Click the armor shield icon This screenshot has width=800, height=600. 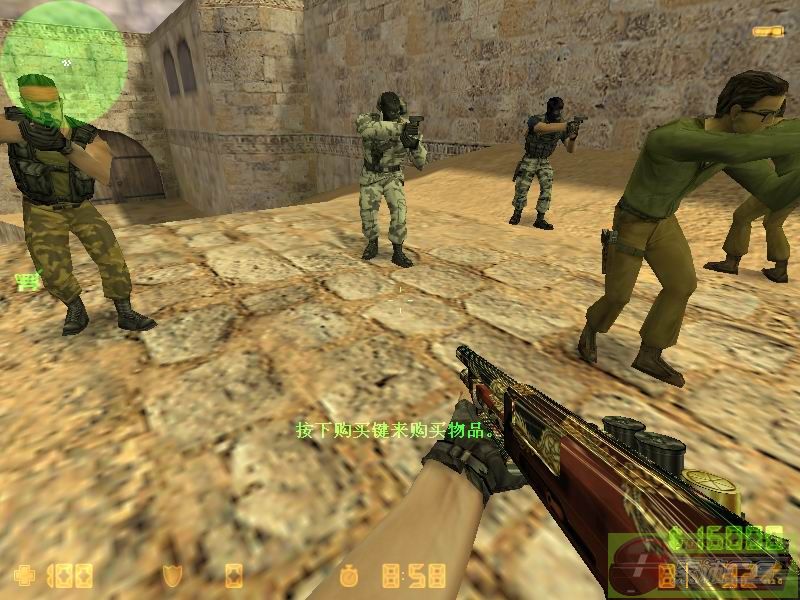coord(172,576)
